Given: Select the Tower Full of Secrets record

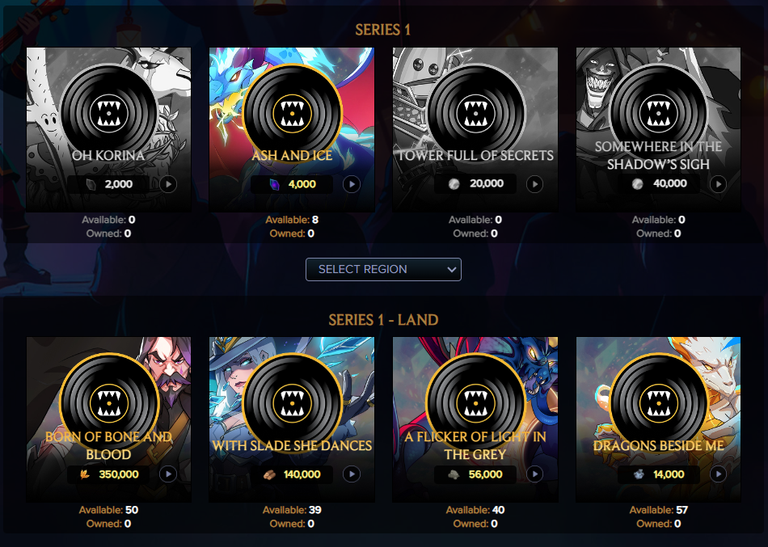Looking at the screenshot, I should point(475,108).
